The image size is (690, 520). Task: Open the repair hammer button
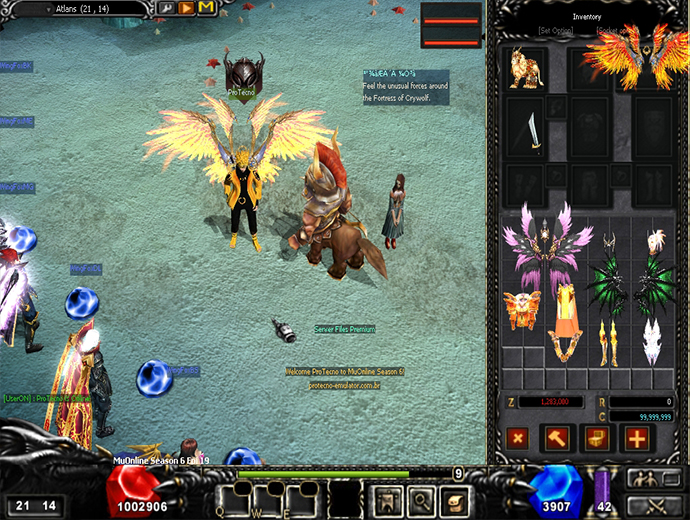[x=556, y=437]
